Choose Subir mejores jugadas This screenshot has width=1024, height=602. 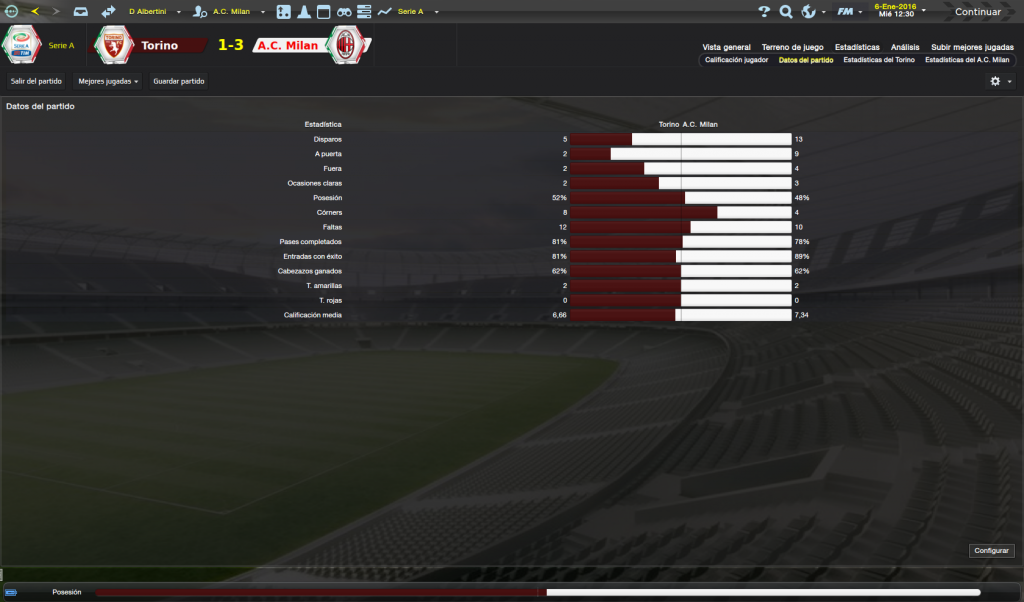[972, 47]
